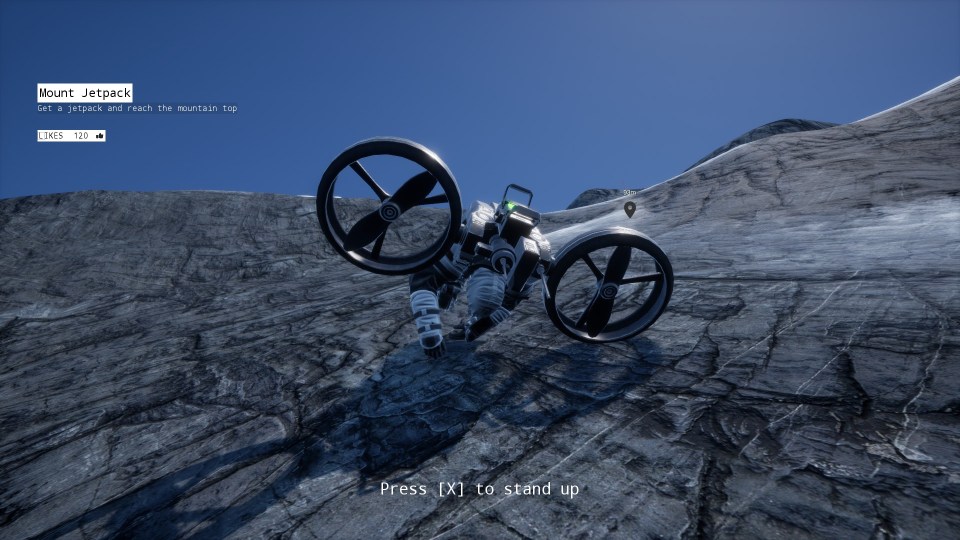The image size is (960, 540).
Task: Select the Mount Jetpack objective title
Action: pos(85,93)
